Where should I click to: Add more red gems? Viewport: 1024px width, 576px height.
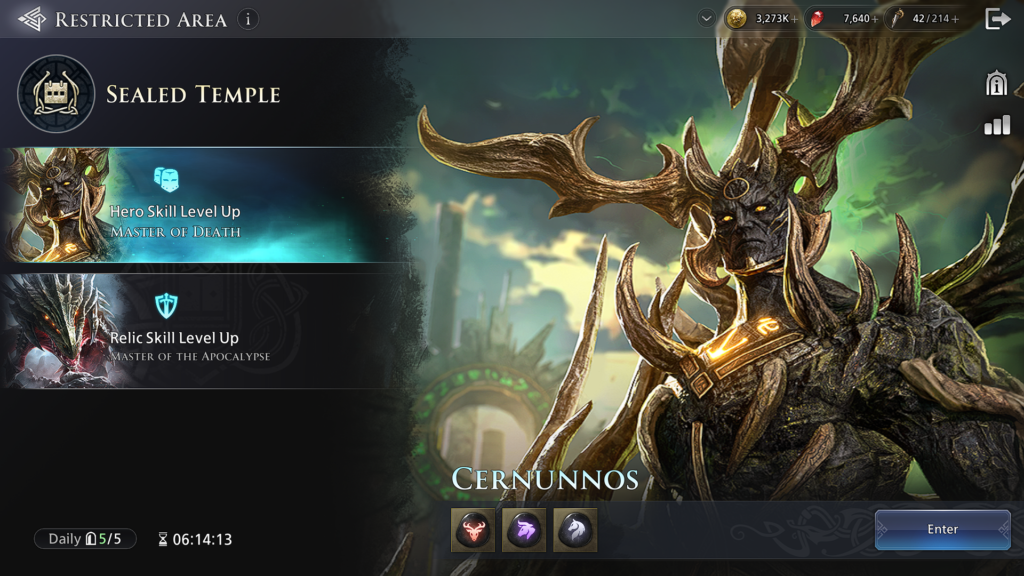pos(876,19)
